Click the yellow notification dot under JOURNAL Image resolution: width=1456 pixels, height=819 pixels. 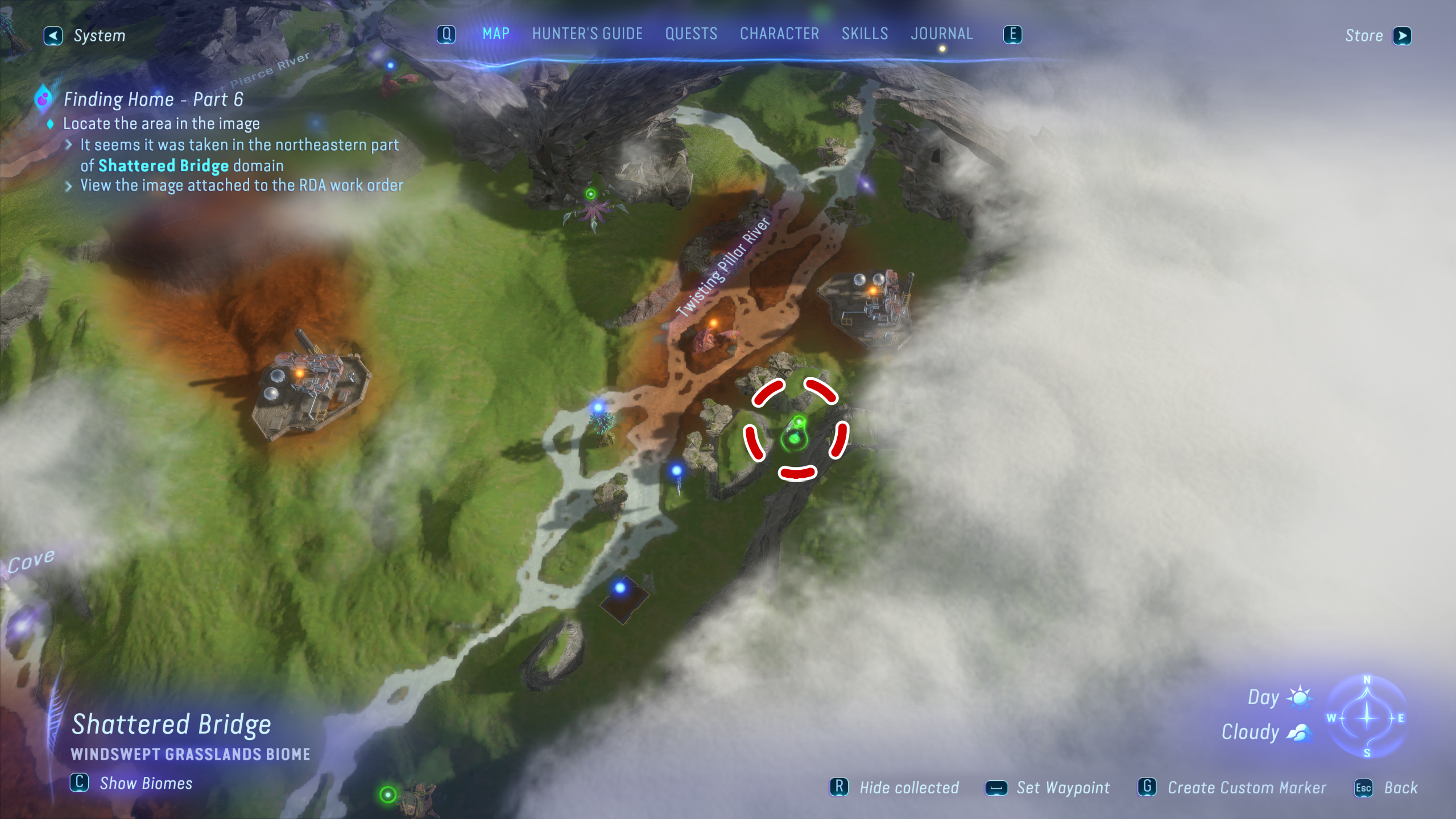pyautogui.click(x=941, y=48)
